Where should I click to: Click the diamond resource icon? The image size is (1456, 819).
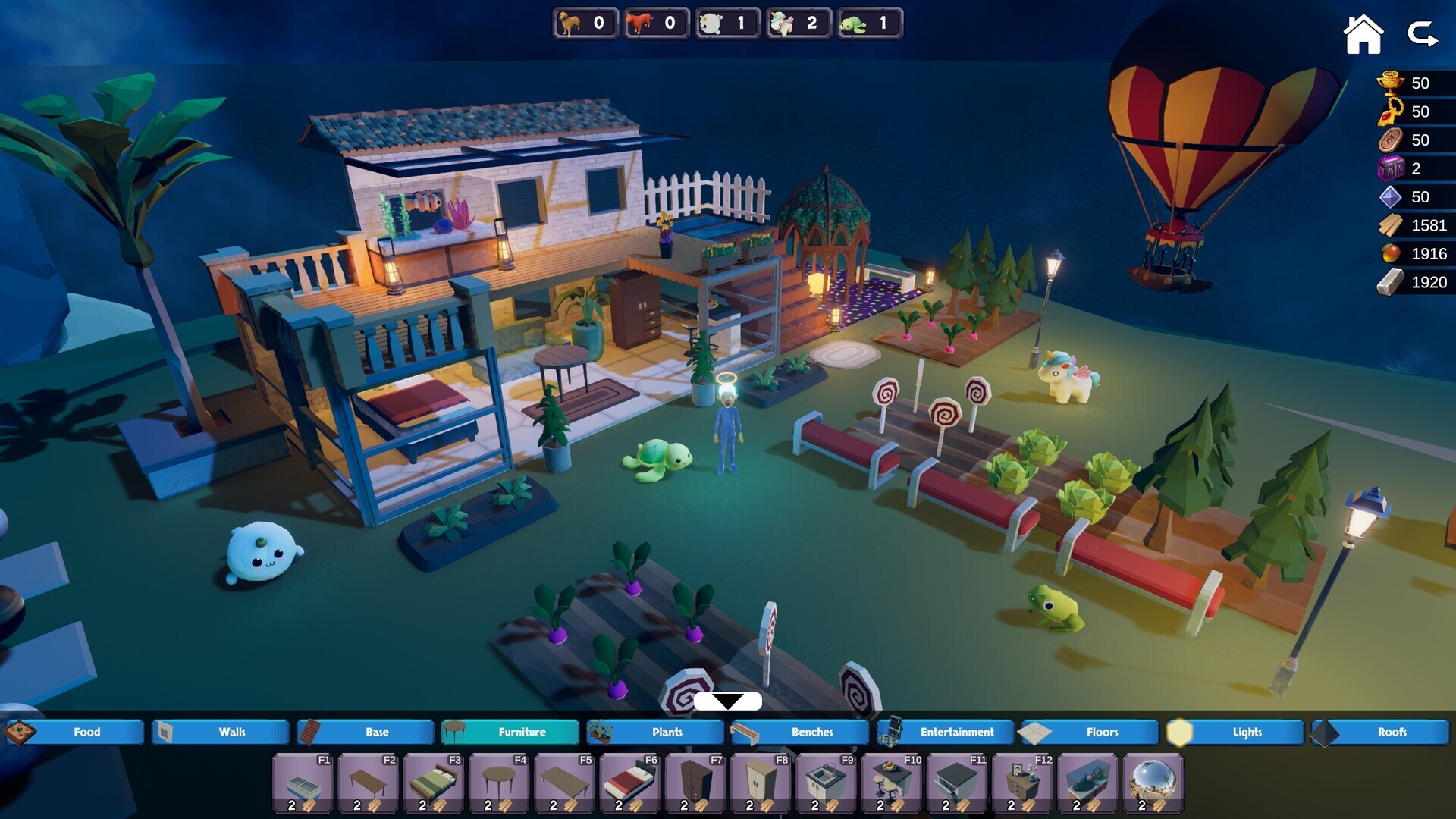(1389, 197)
